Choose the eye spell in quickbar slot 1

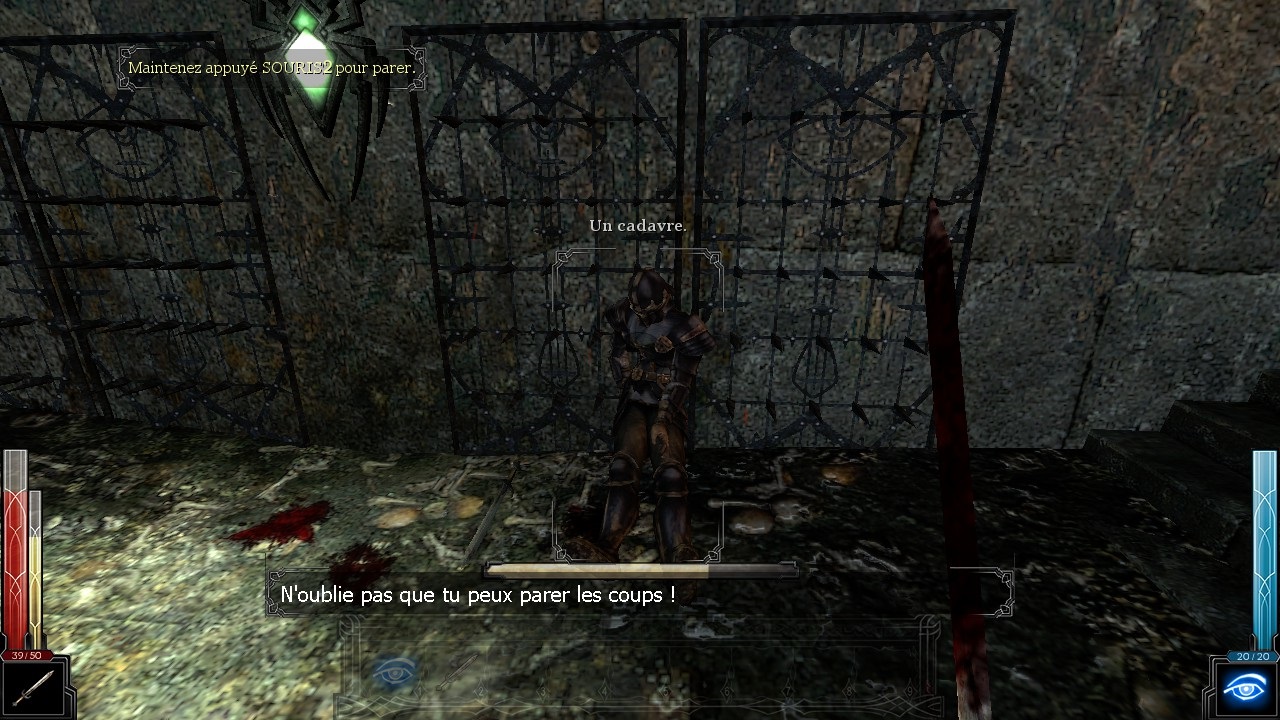coord(394,671)
